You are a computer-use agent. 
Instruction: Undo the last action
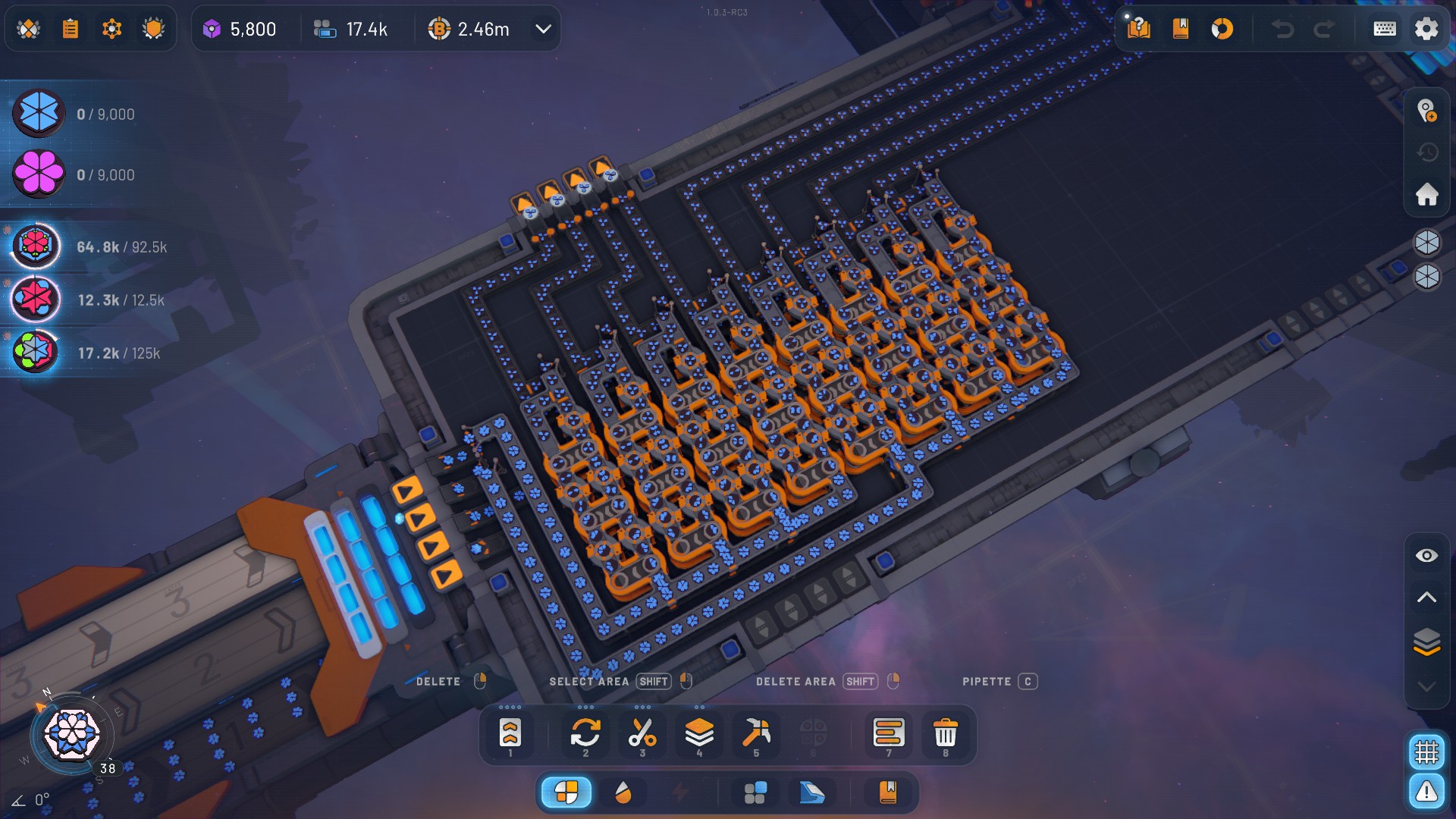coord(1282,29)
